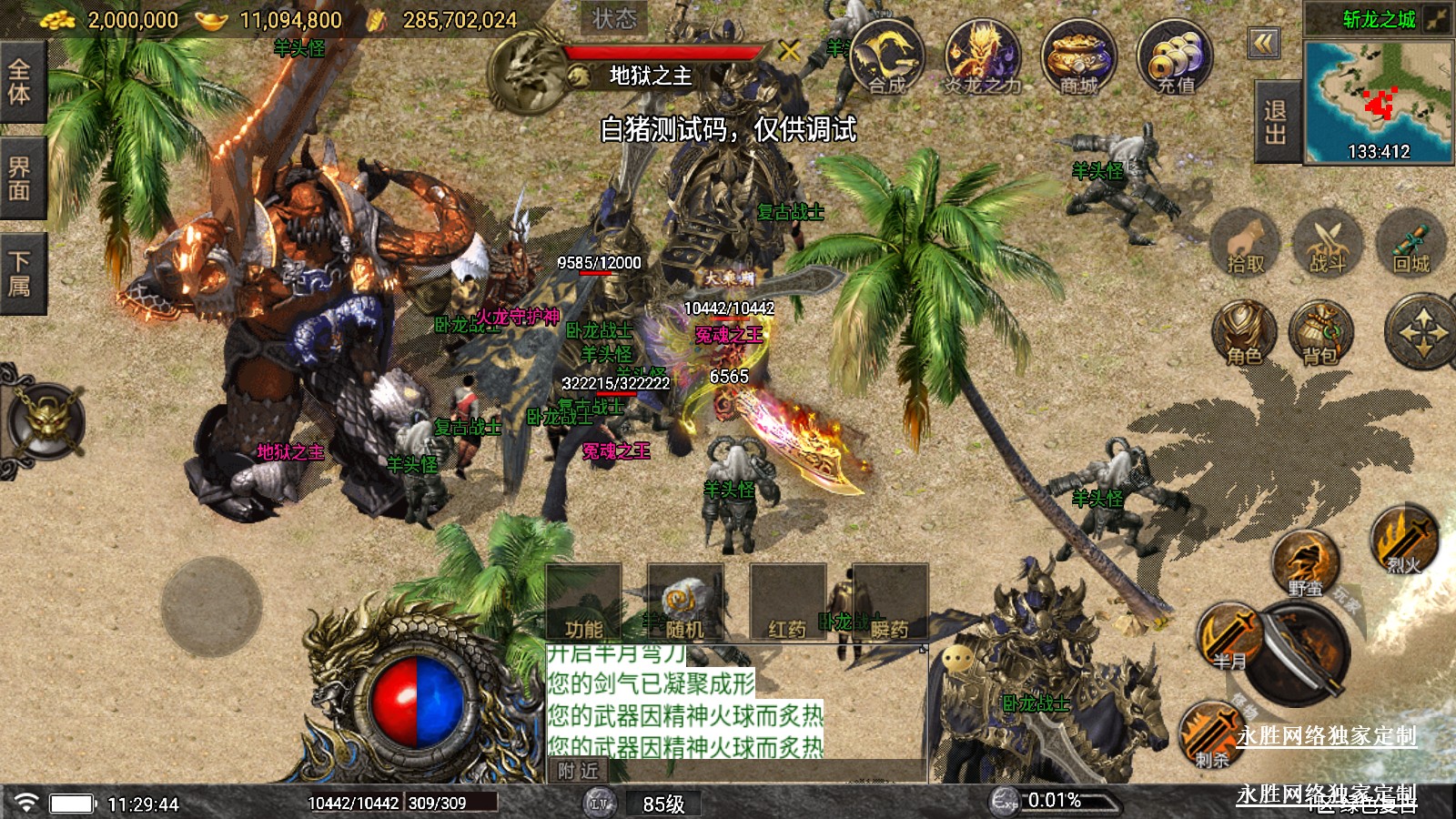Open the 充值 recharge icon
Screen dimensions: 1456x819
click(1175, 58)
